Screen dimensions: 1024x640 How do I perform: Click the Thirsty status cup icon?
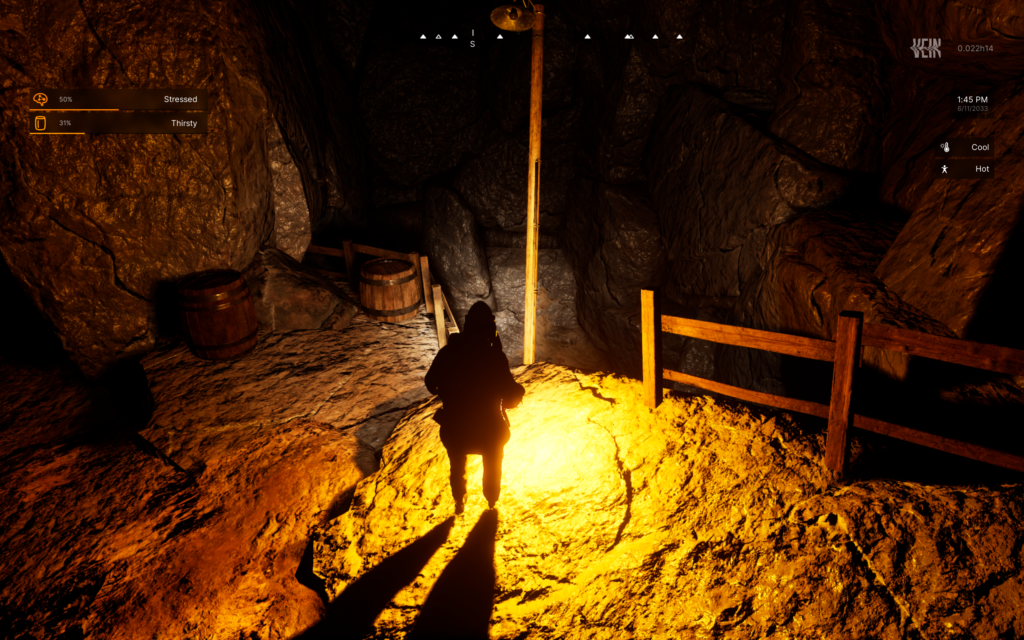(x=40, y=123)
